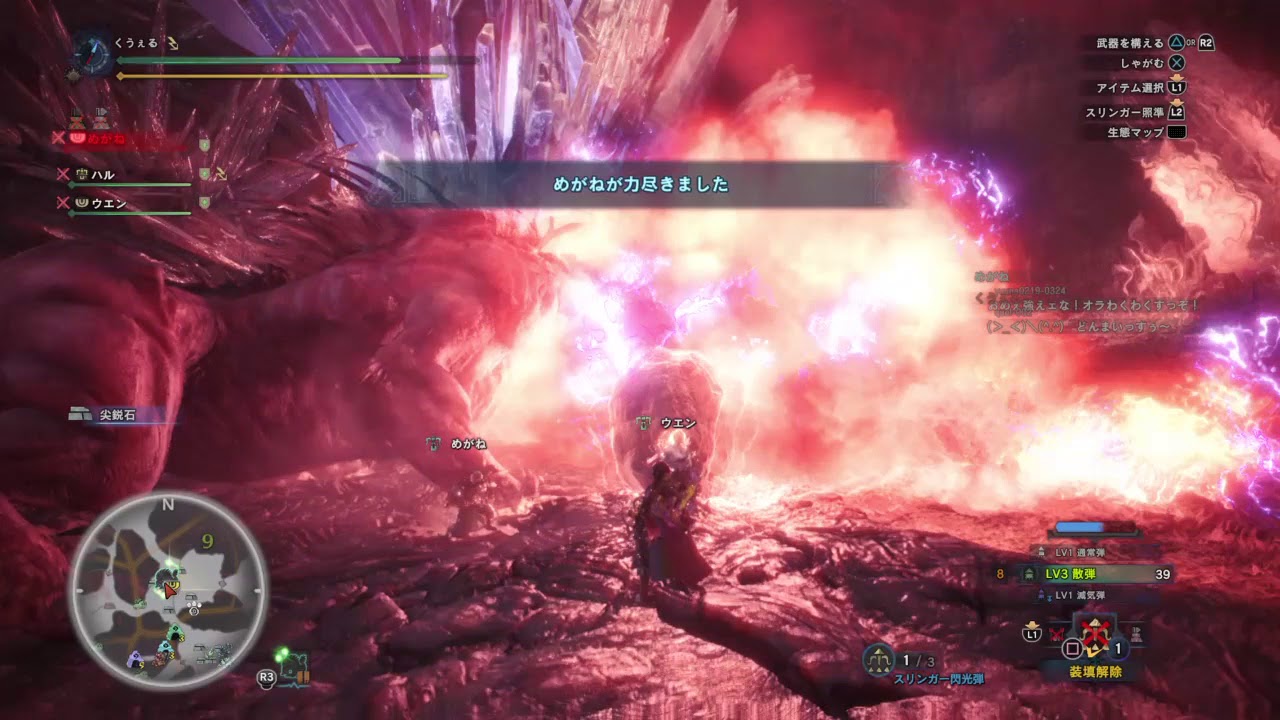
Task: Click the めがねが力尽きました notification banner
Action: click(x=638, y=185)
